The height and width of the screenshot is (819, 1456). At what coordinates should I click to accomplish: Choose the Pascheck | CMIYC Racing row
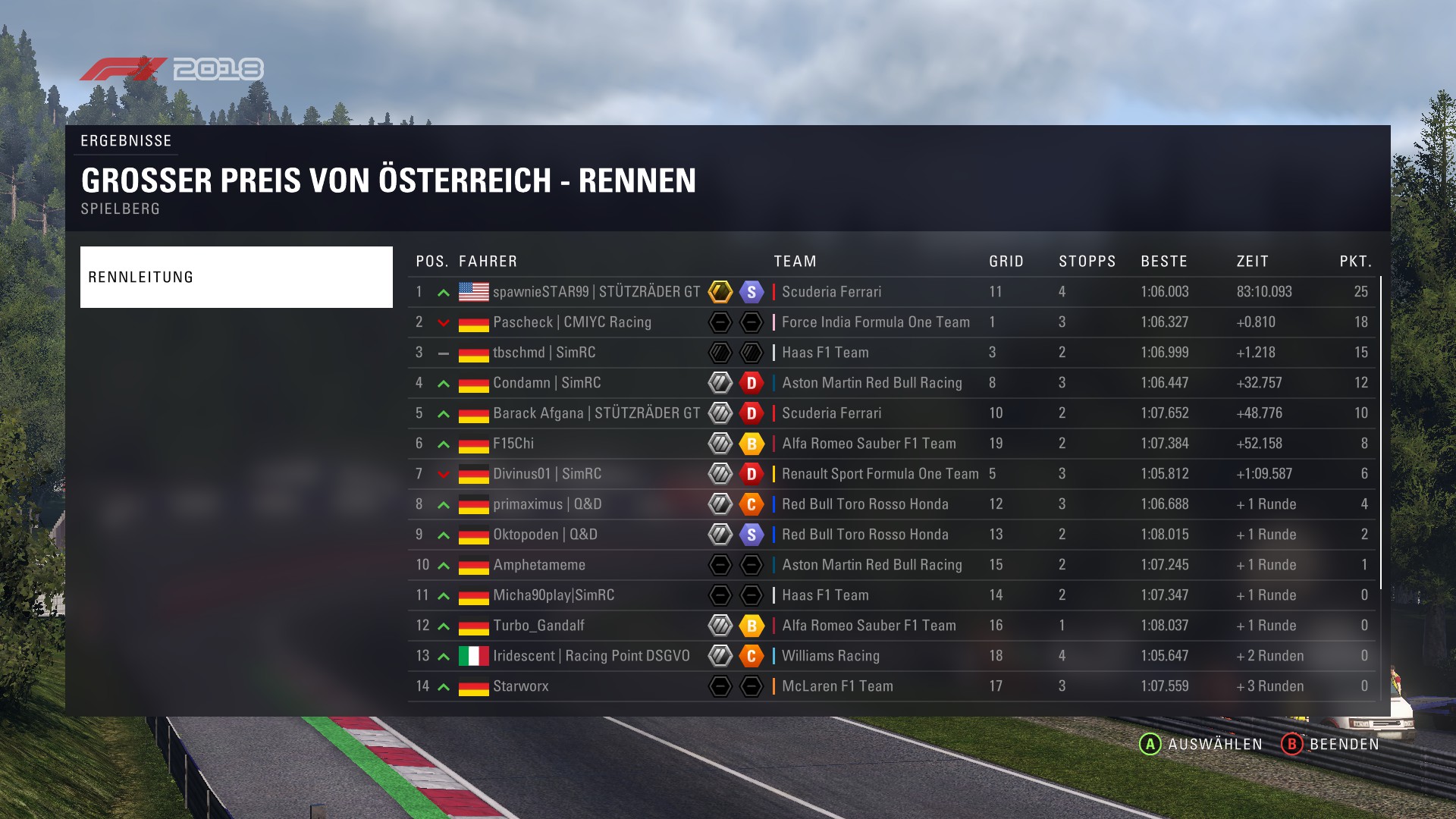(x=572, y=322)
